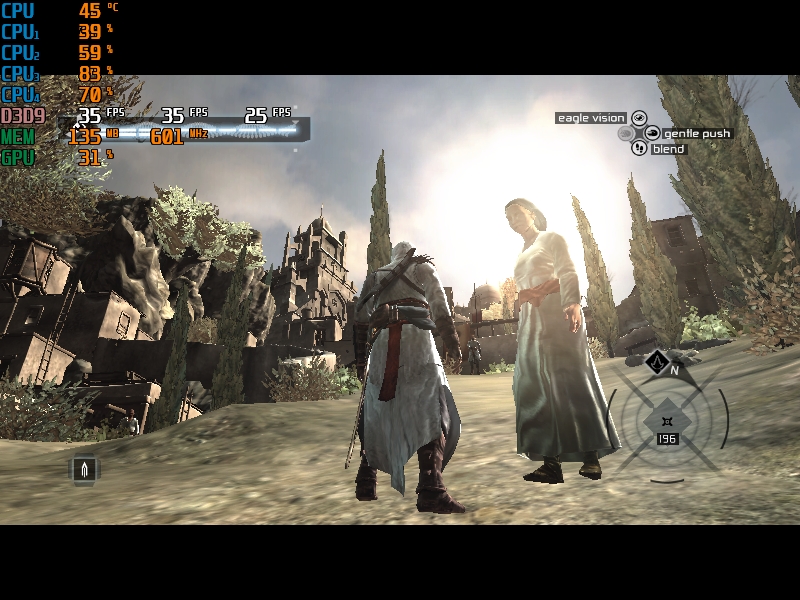The image size is (800, 600).
Task: Select the hidden blade weapon icon
Action: [84, 468]
